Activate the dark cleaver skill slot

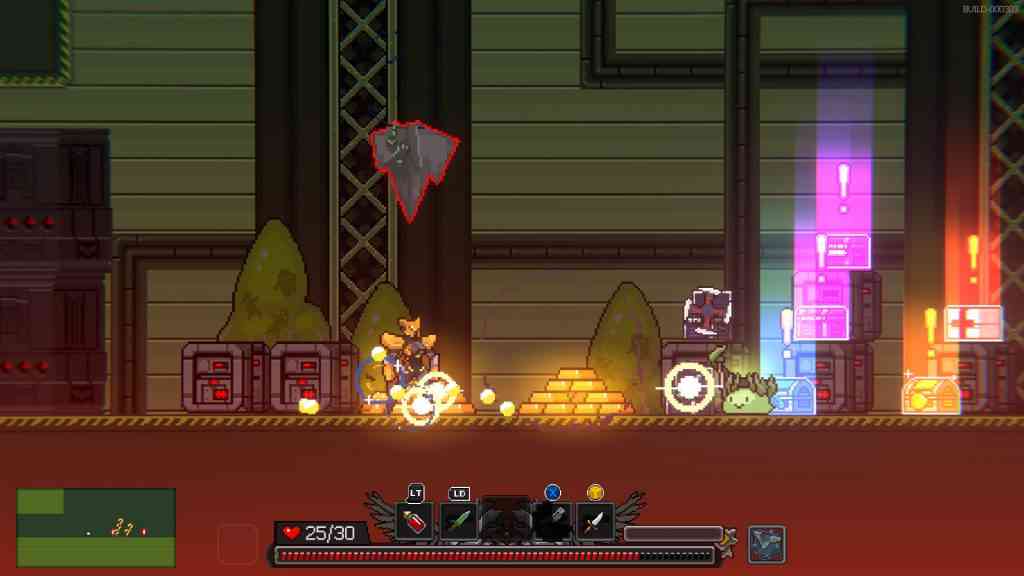pyautogui.click(x=551, y=521)
